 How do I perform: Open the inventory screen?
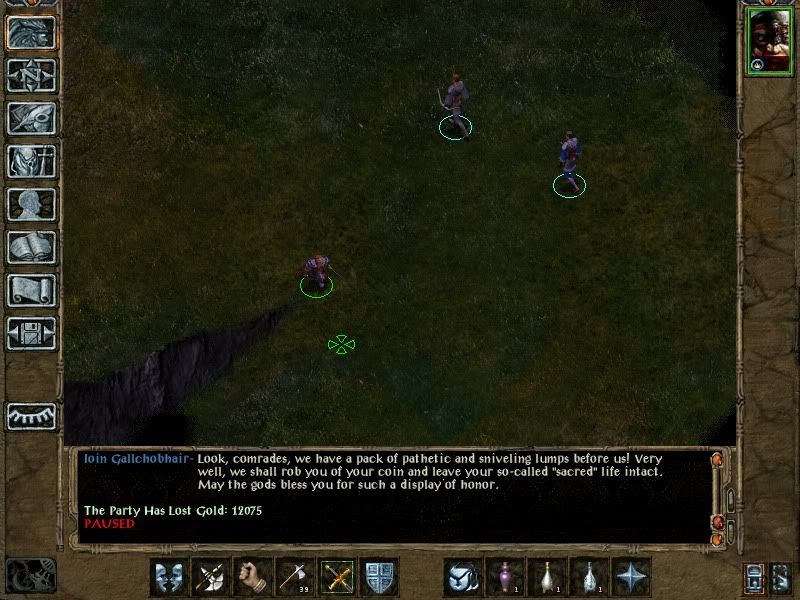tap(31, 160)
